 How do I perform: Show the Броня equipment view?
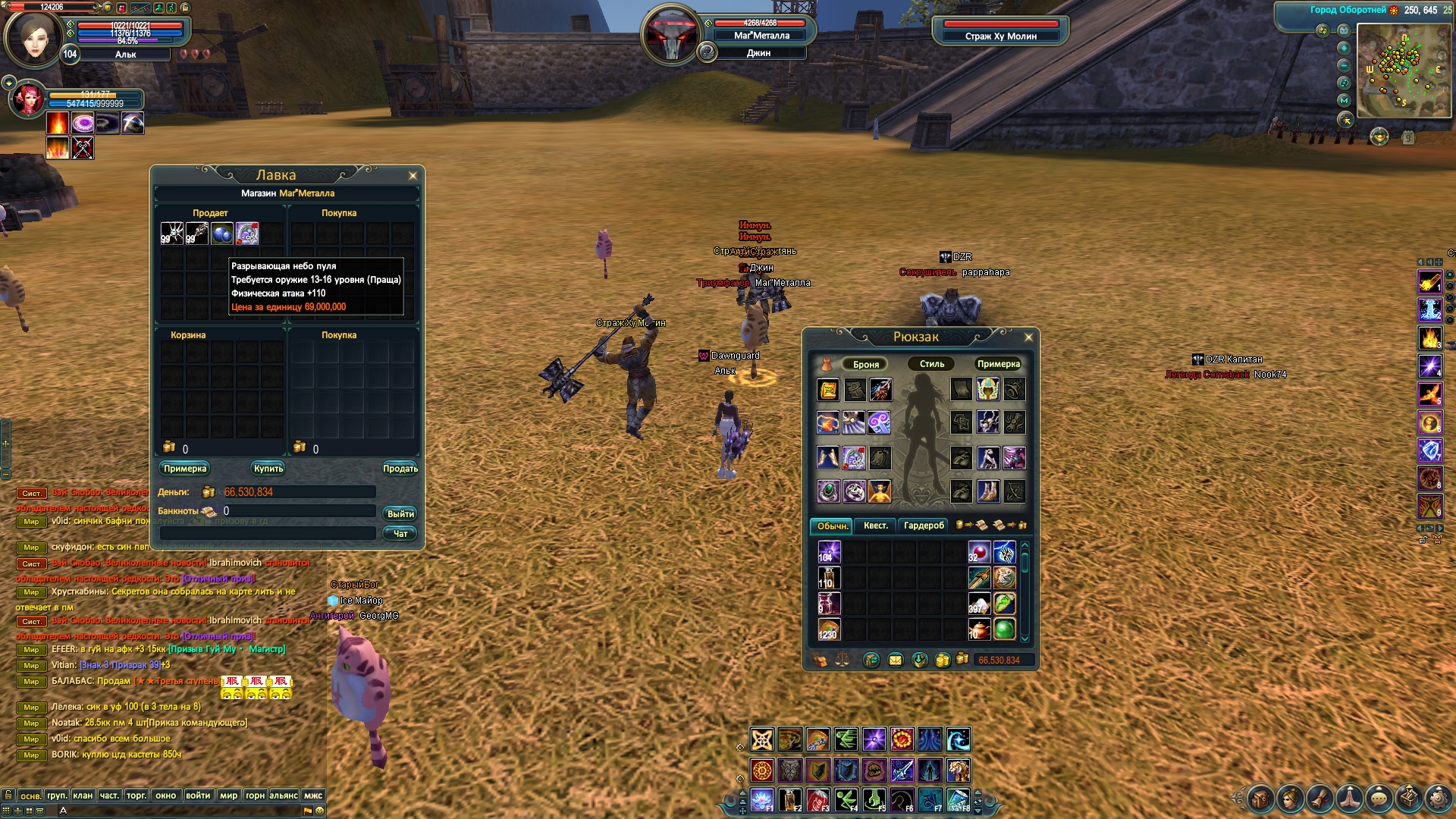coord(865,365)
